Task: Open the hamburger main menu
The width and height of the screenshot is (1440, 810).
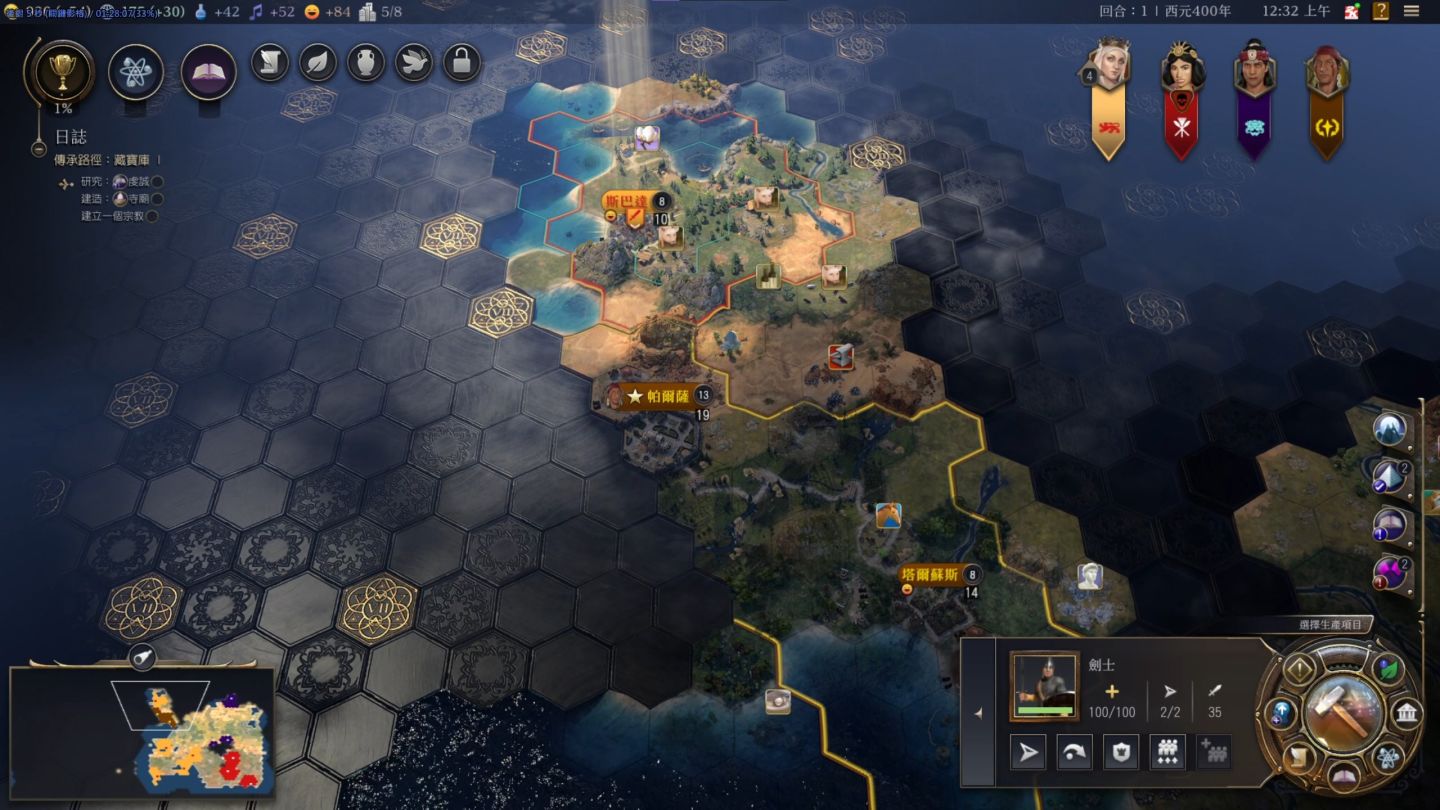Action: coord(1411,11)
